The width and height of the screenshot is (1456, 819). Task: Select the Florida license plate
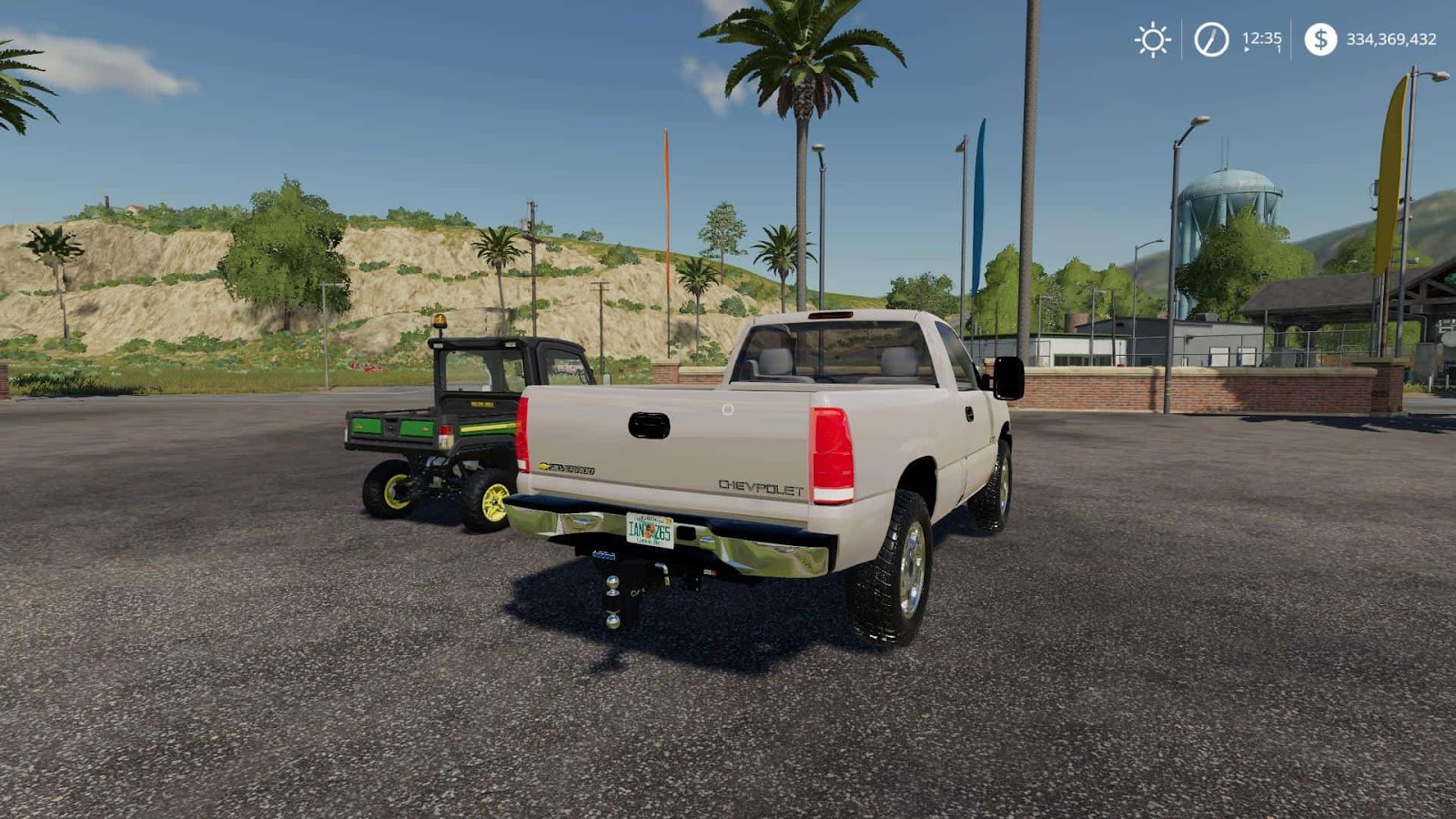point(648,528)
